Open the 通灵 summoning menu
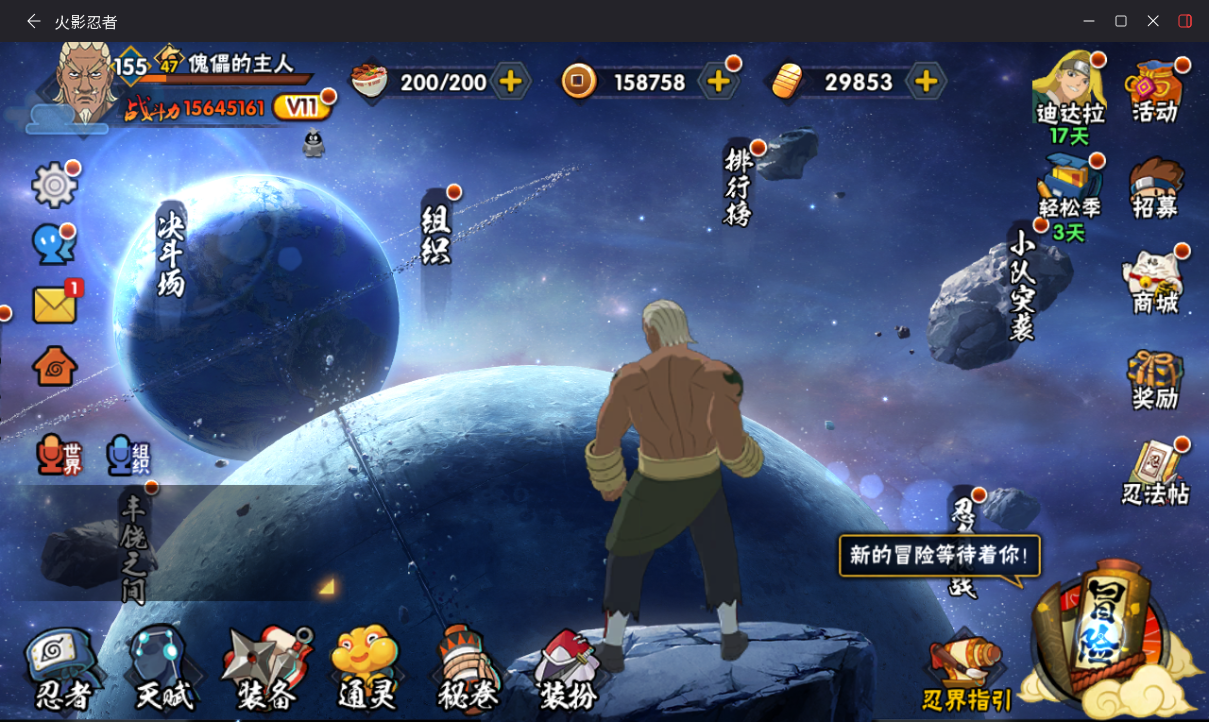 pos(366,669)
